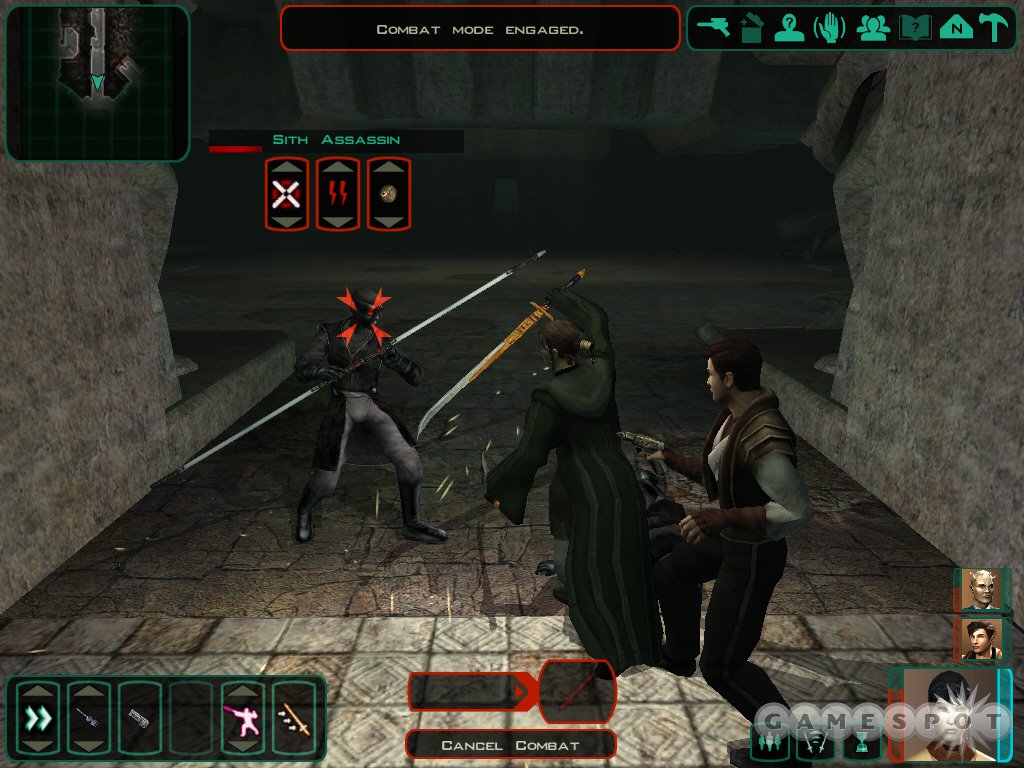Use the medical syringe item slot

tap(89, 718)
